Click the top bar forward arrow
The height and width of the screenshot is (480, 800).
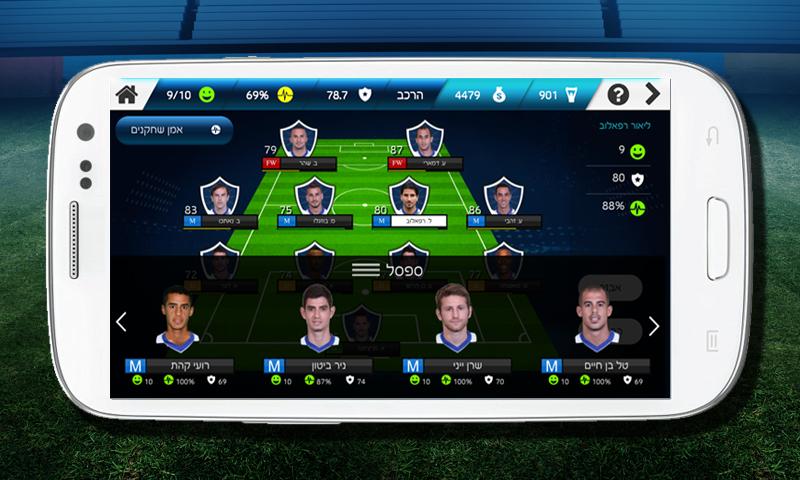point(653,96)
